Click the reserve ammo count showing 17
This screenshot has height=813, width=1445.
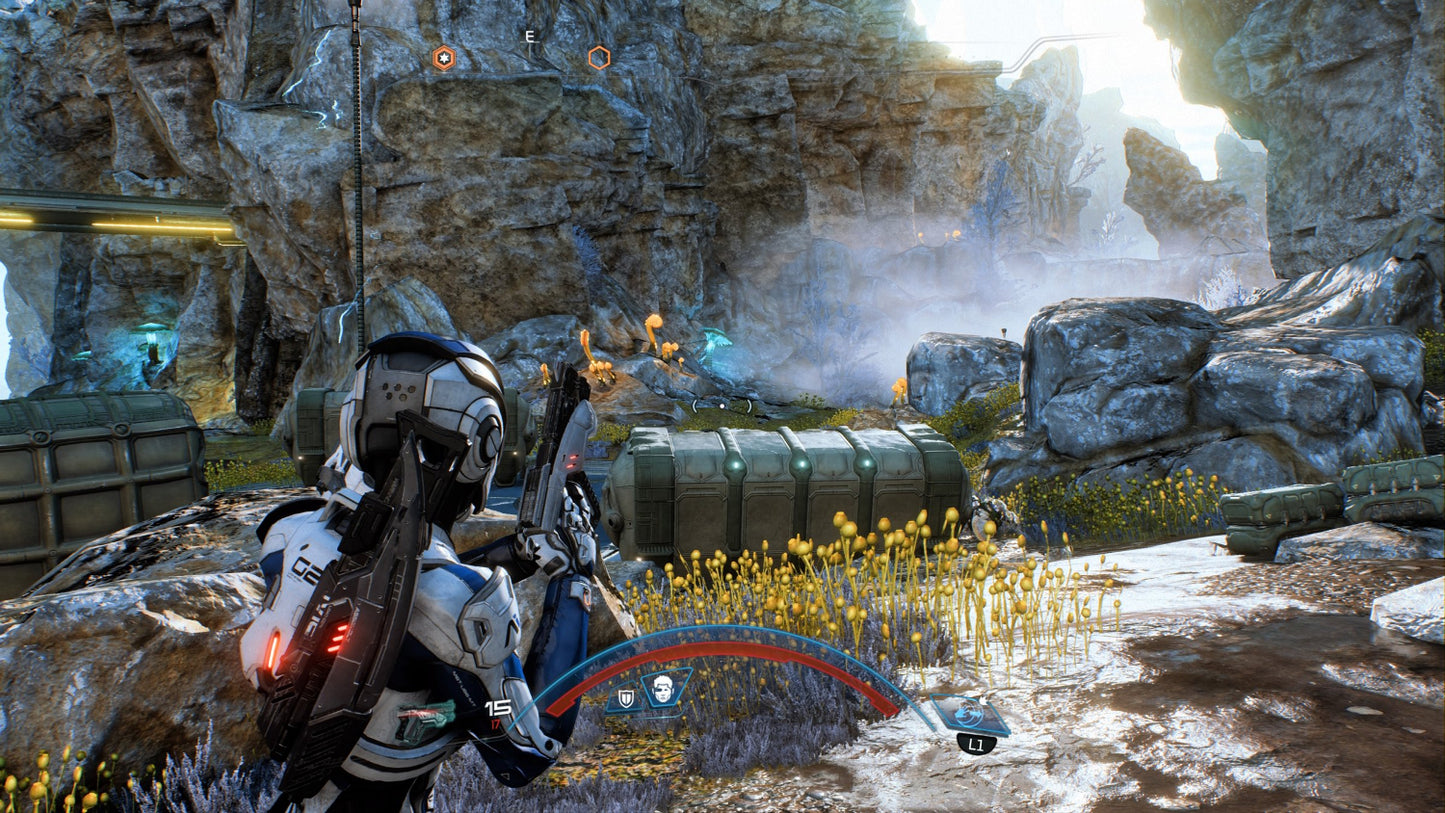tap(497, 723)
